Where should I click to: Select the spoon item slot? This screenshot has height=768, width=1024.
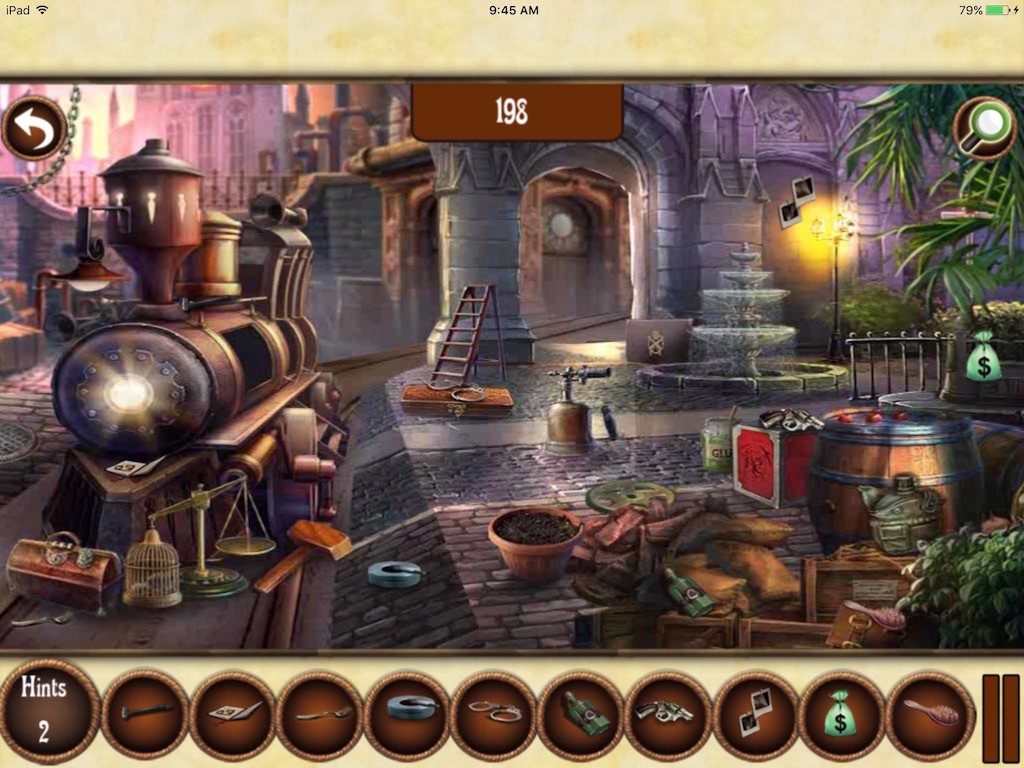[319, 714]
